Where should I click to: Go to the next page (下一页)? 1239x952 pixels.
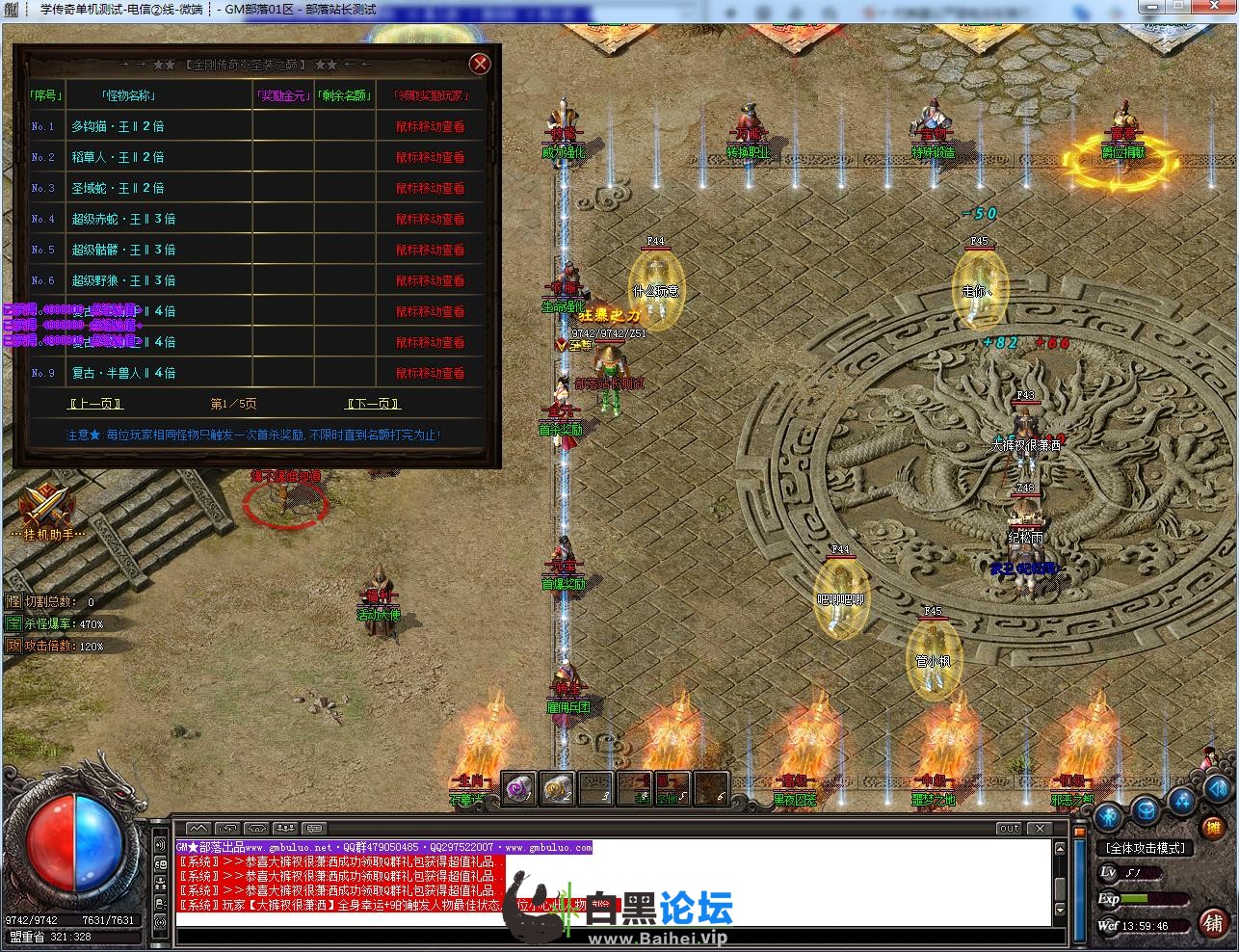[373, 404]
